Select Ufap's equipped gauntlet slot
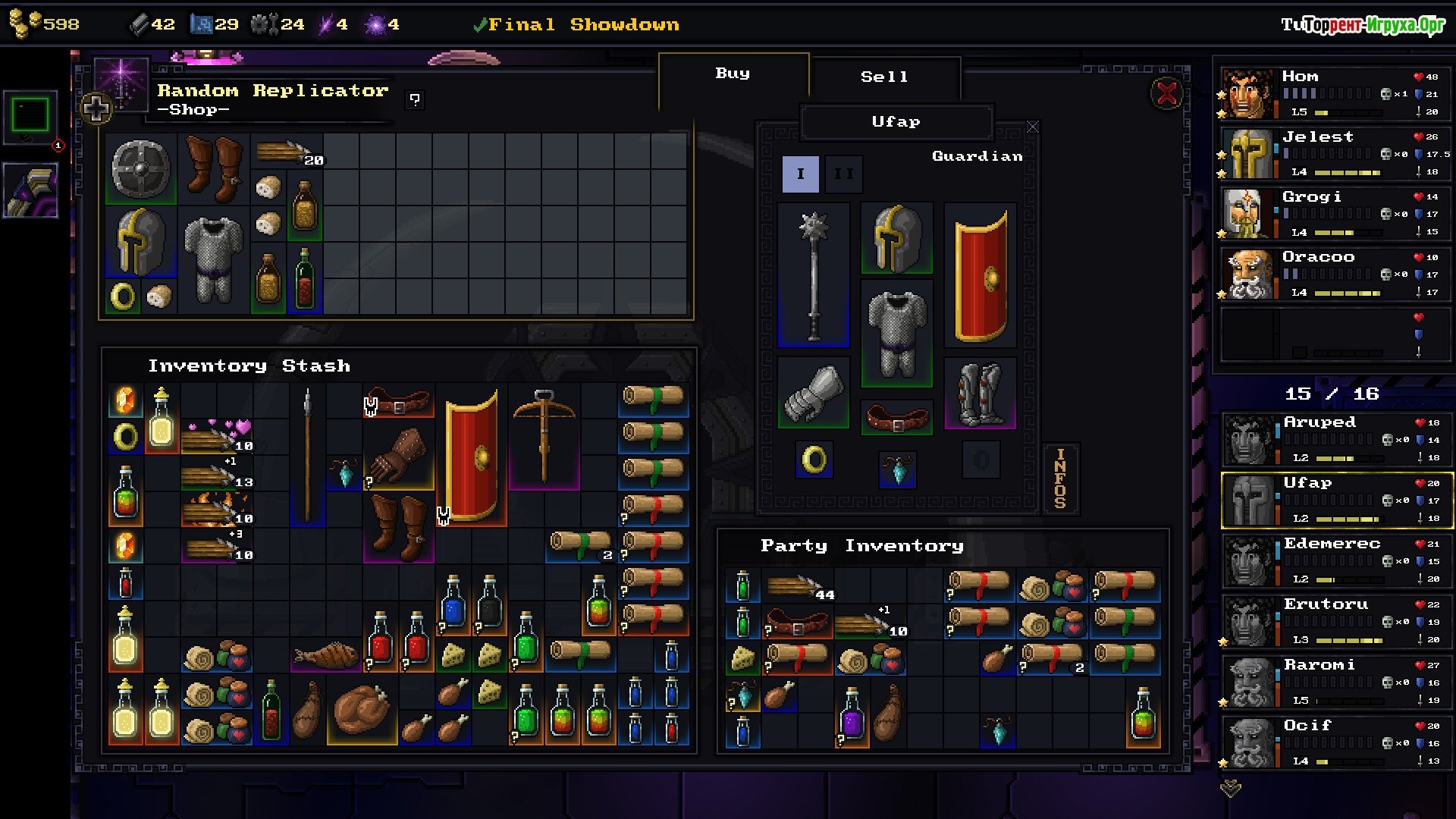 [x=814, y=393]
